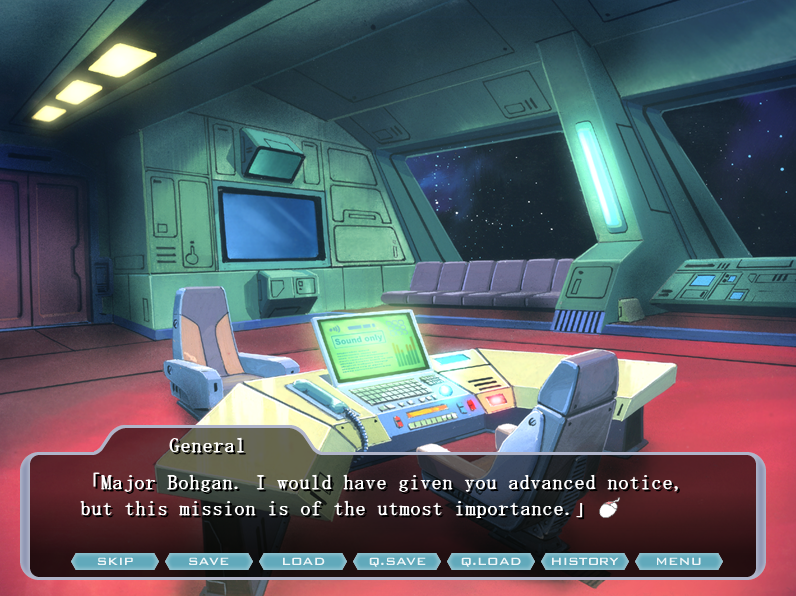The image size is (796, 596).
Task: Open the LOAD menu
Action: pyautogui.click(x=303, y=561)
